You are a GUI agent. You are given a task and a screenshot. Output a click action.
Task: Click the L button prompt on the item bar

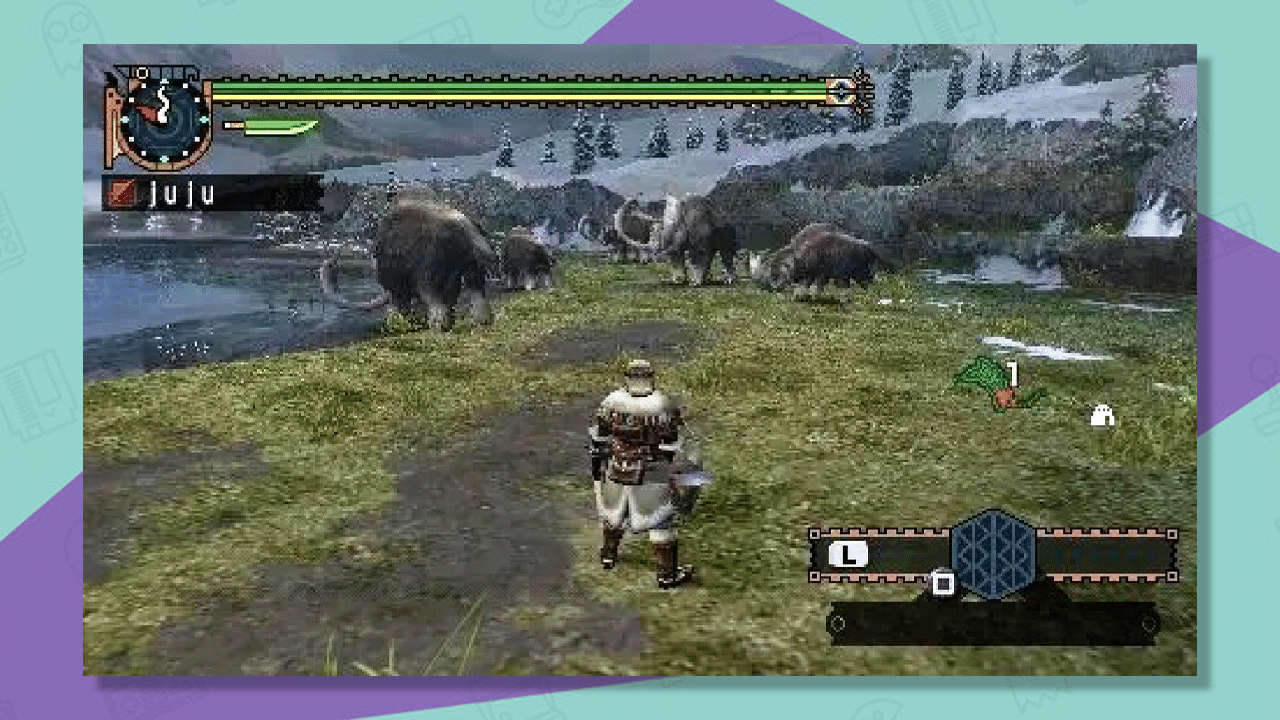[846, 553]
